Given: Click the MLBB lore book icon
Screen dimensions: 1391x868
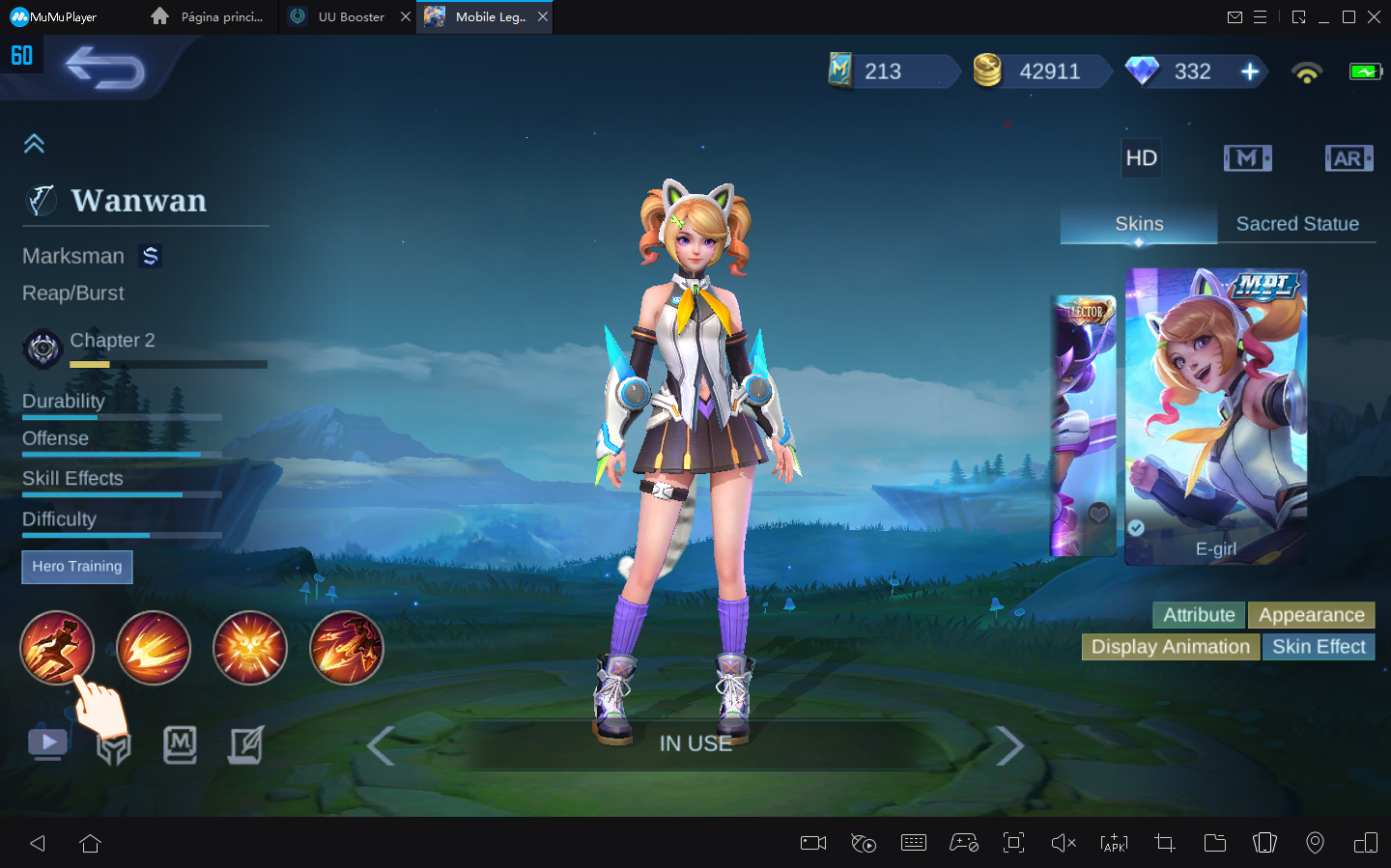Looking at the screenshot, I should [x=181, y=744].
